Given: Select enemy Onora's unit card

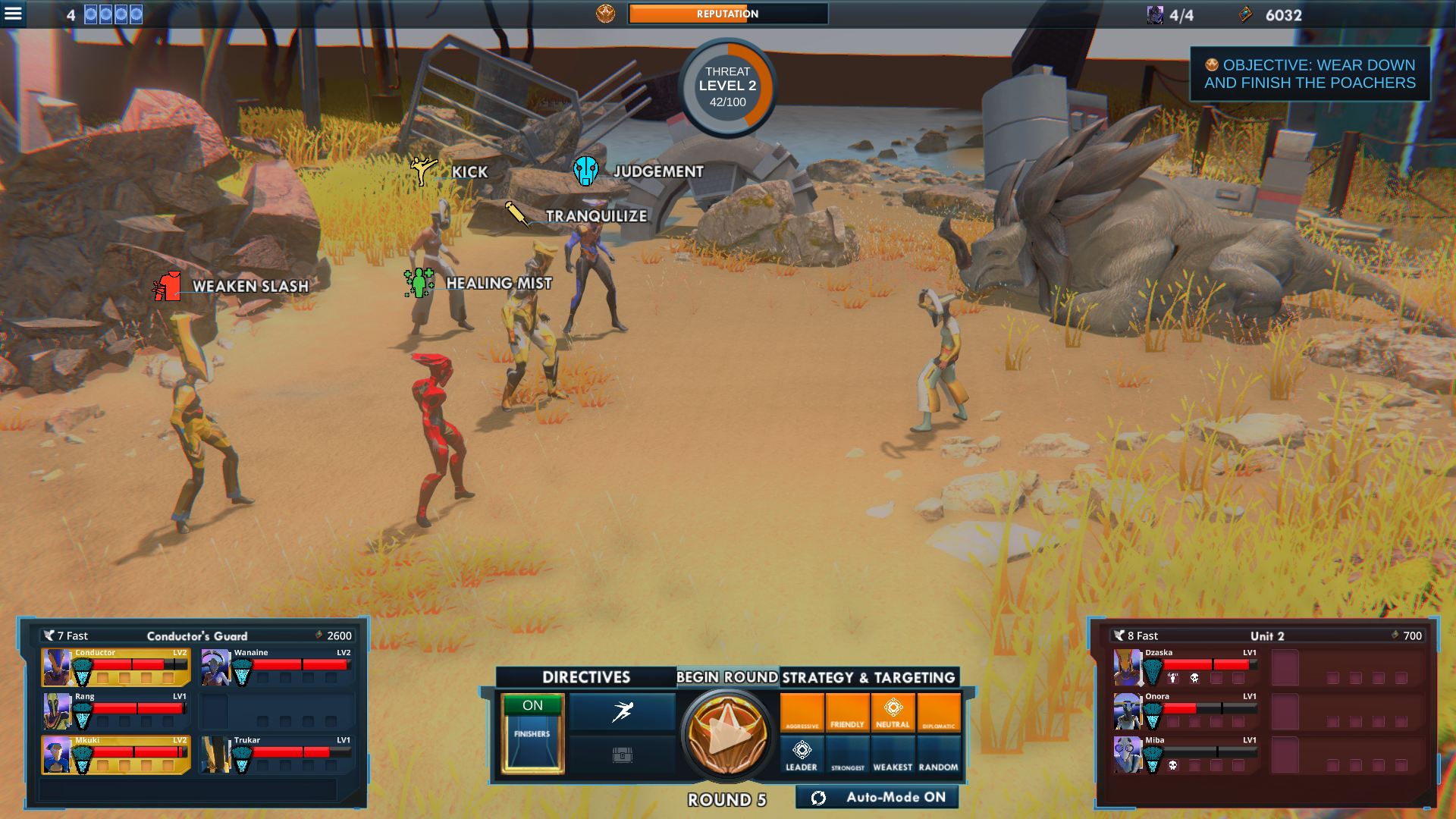Looking at the screenshot, I should point(1185,711).
